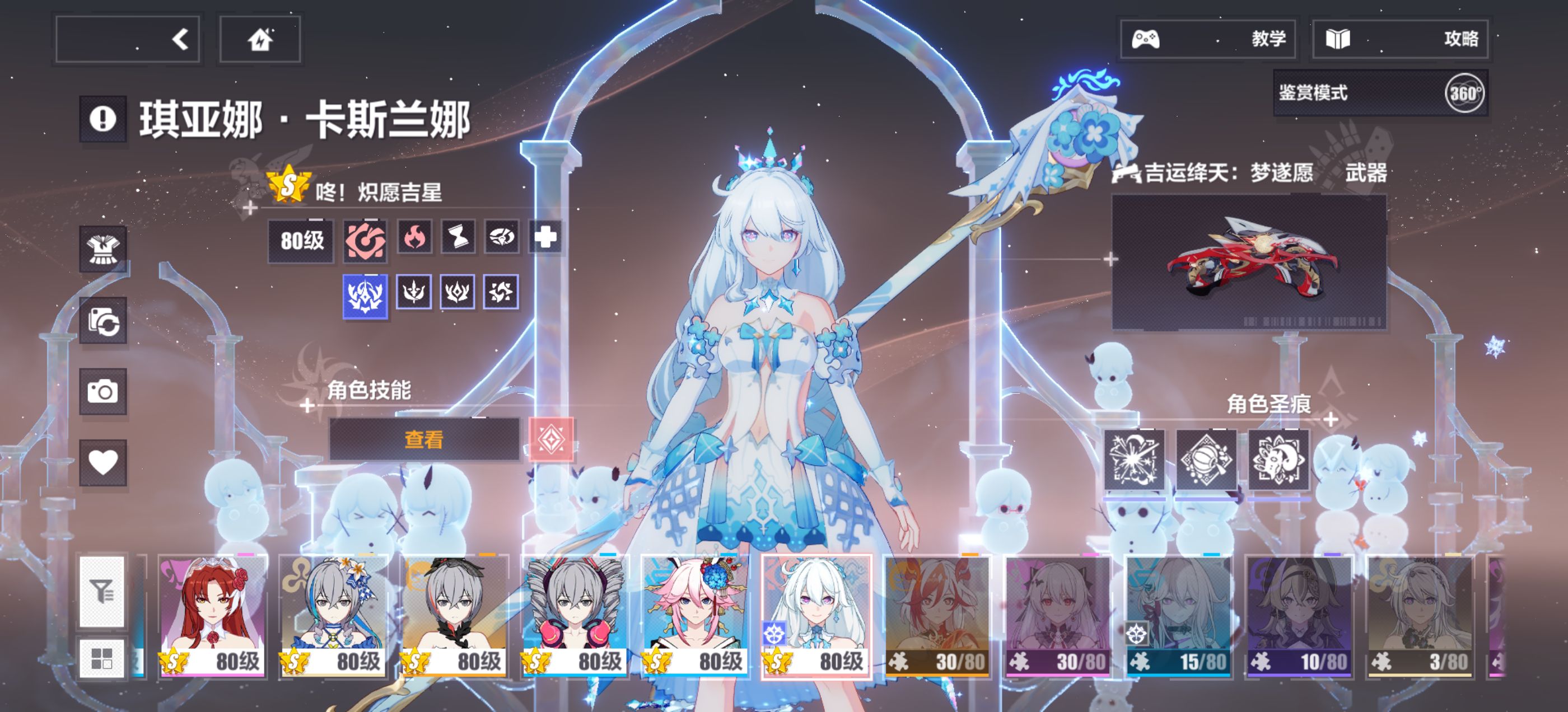Click the exclamation info icon by the name

[103, 119]
